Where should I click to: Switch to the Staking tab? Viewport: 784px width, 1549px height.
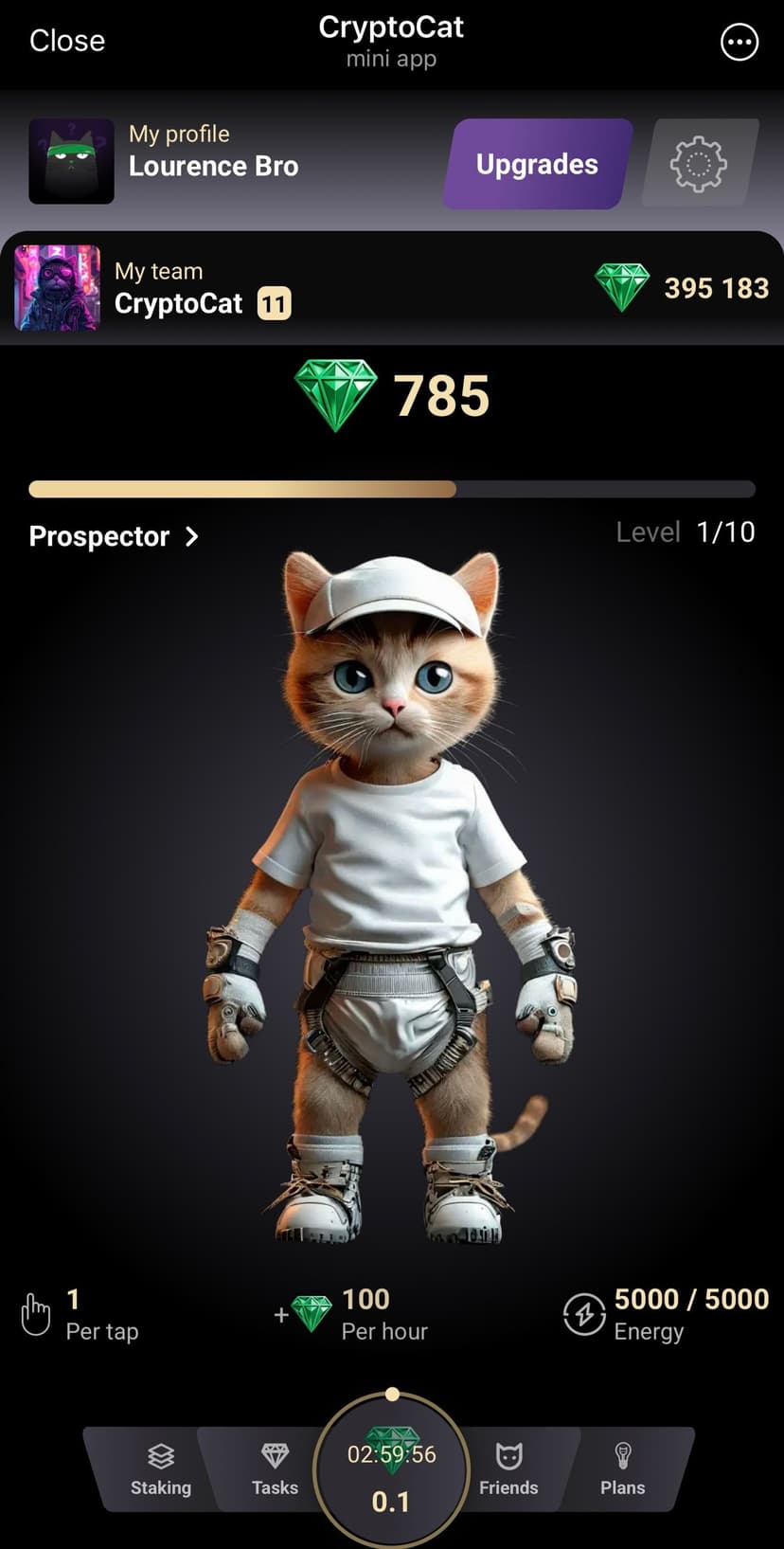click(x=160, y=1469)
